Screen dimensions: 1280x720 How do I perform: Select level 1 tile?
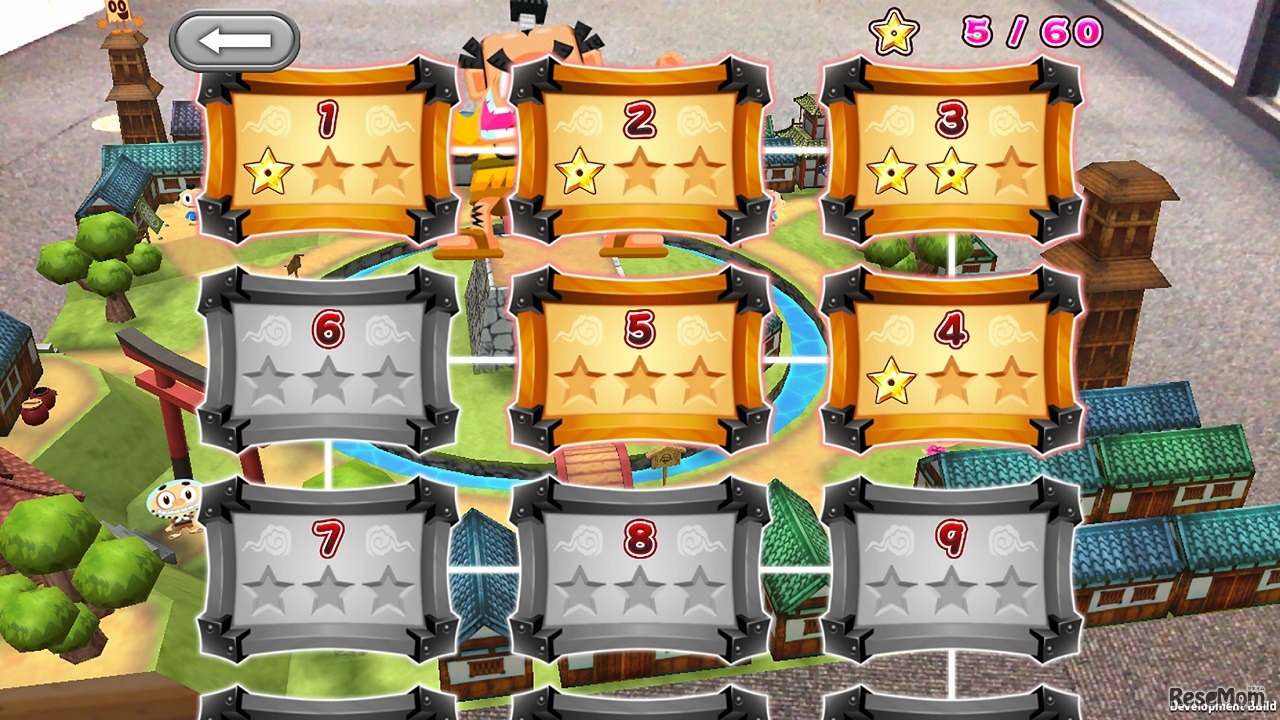point(328,150)
